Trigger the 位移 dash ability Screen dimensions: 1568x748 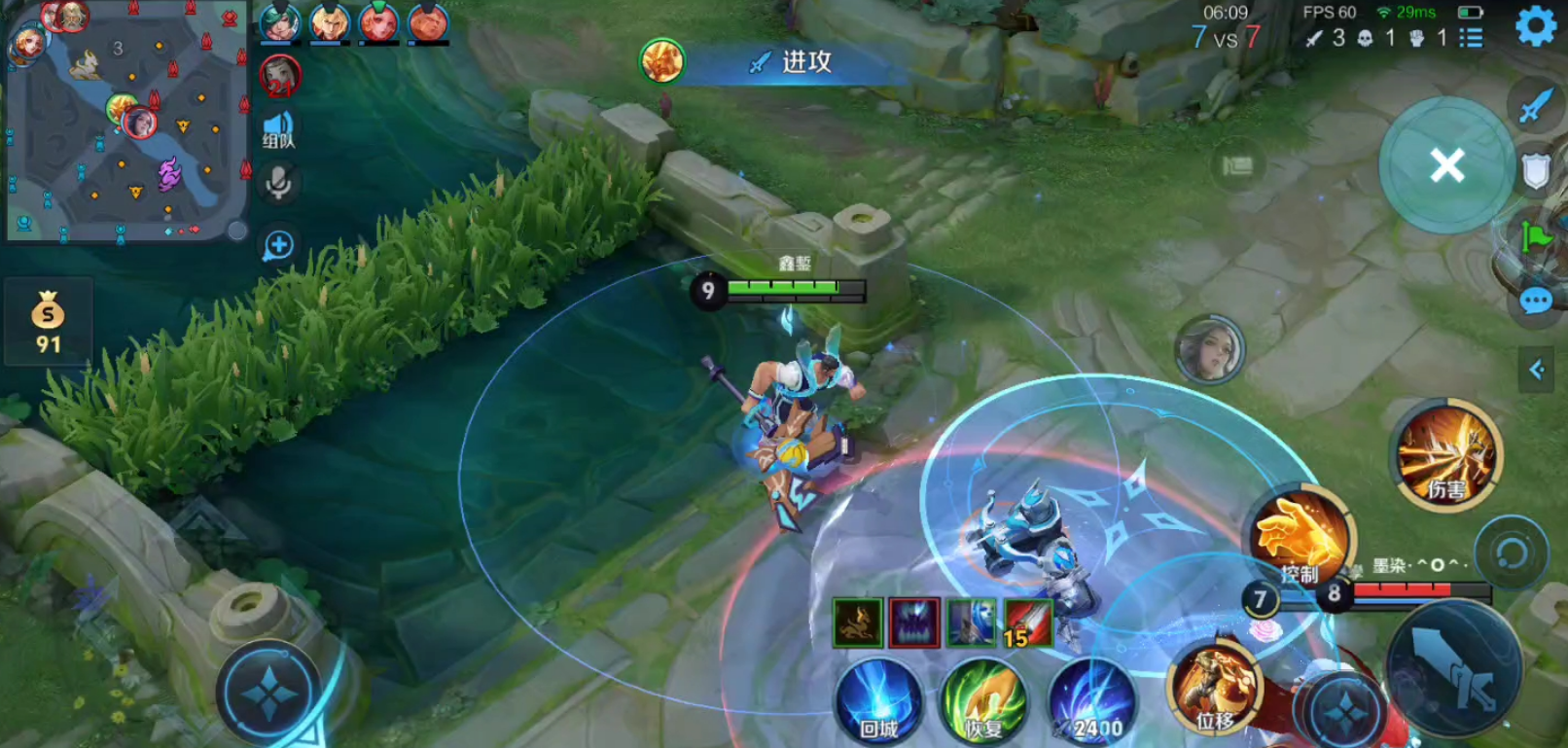point(1215,688)
